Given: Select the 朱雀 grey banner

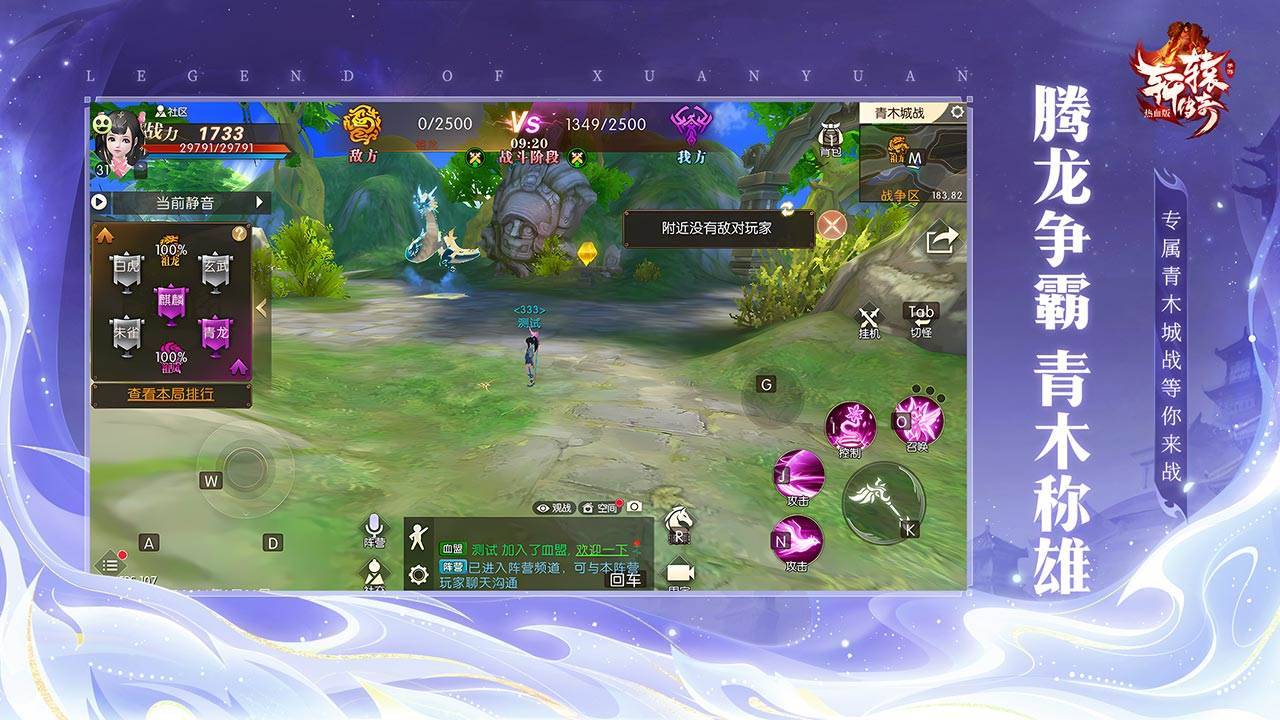Looking at the screenshot, I should click(127, 337).
